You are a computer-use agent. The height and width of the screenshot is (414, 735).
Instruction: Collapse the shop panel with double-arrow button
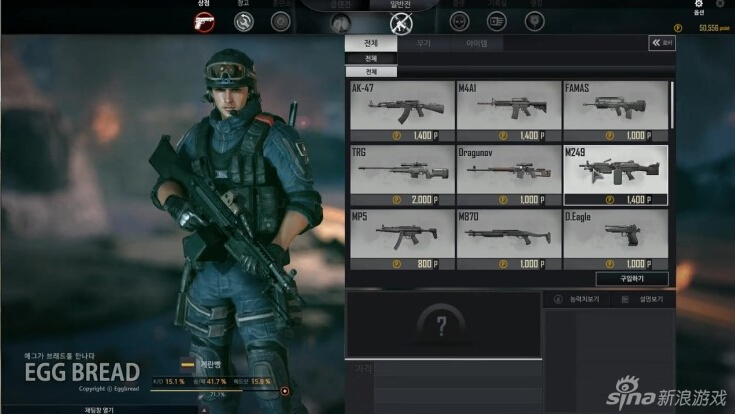(661, 44)
